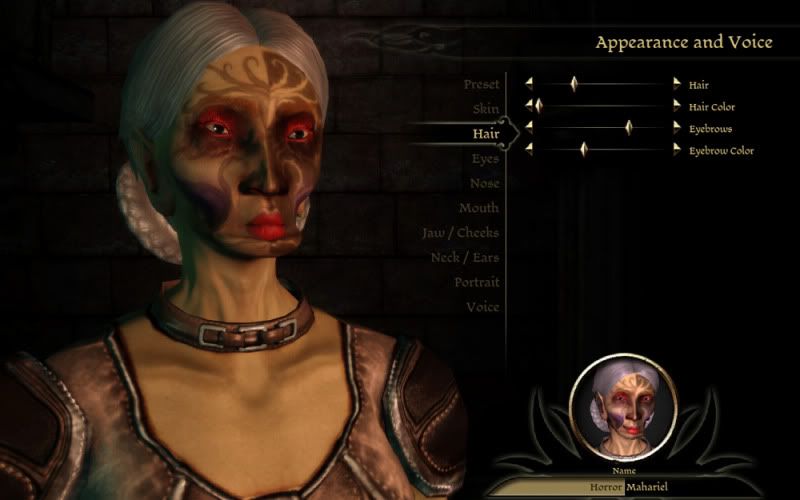Screen dimensions: 800x500
Task: Increase Eyebrows with the right arrow
Action: tap(676, 128)
